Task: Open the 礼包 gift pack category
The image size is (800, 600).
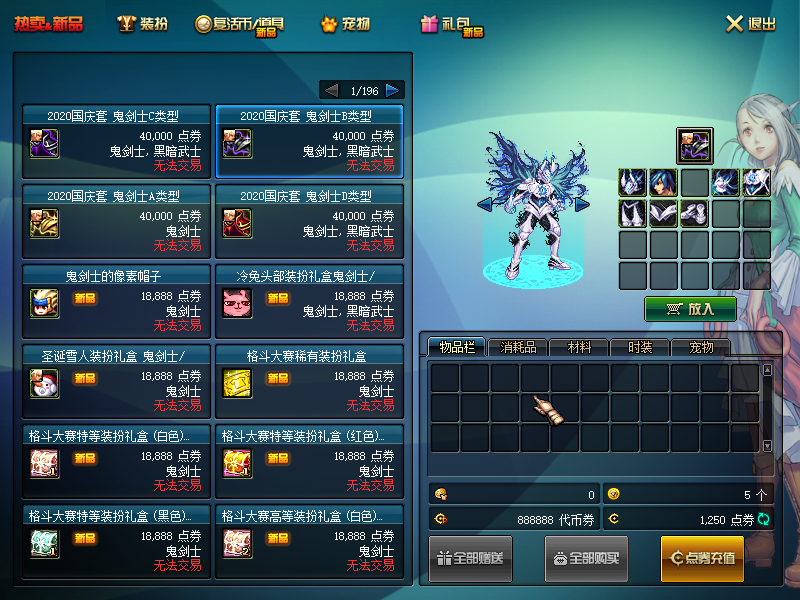Action: (452, 24)
